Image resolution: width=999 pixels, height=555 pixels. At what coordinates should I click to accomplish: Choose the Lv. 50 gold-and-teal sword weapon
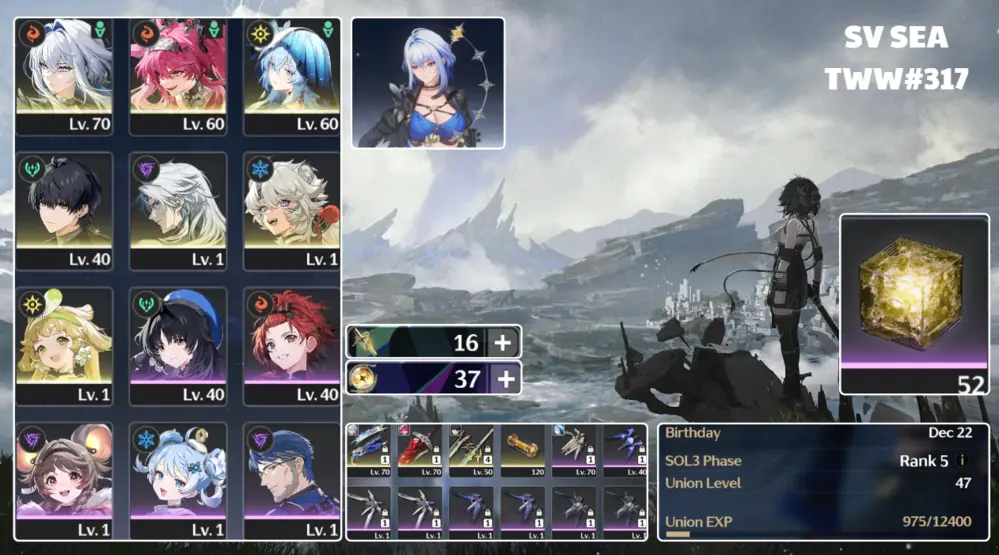(x=472, y=449)
